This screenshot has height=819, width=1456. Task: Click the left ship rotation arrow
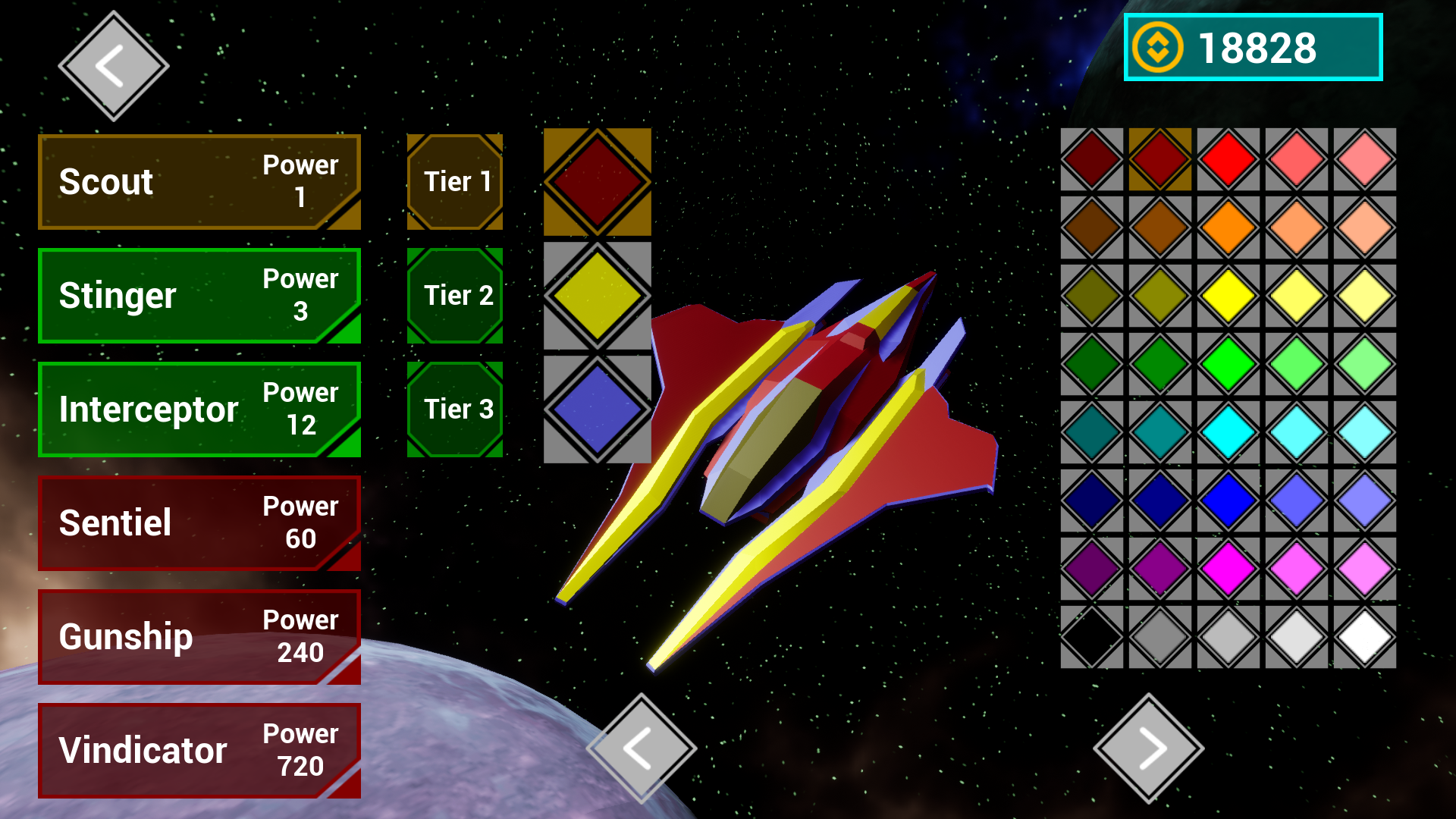pyautogui.click(x=641, y=747)
